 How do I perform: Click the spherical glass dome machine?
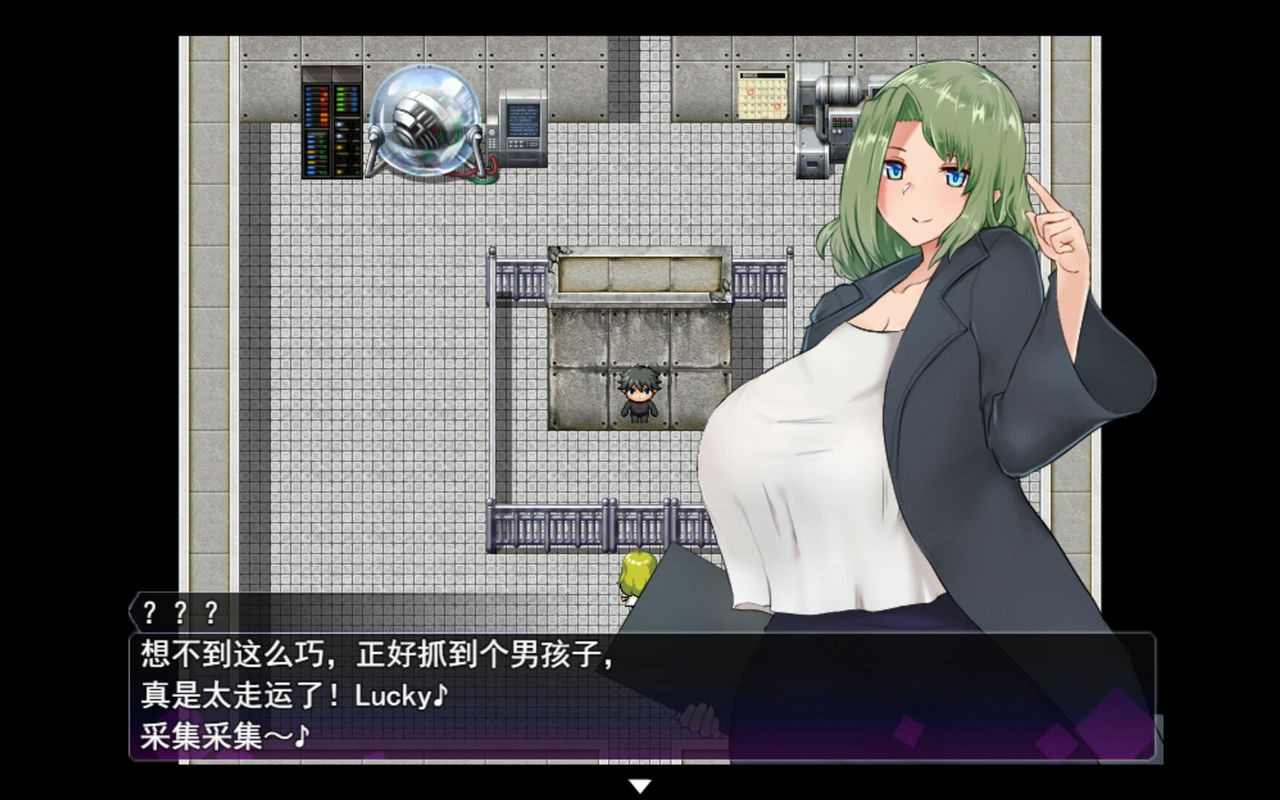428,120
